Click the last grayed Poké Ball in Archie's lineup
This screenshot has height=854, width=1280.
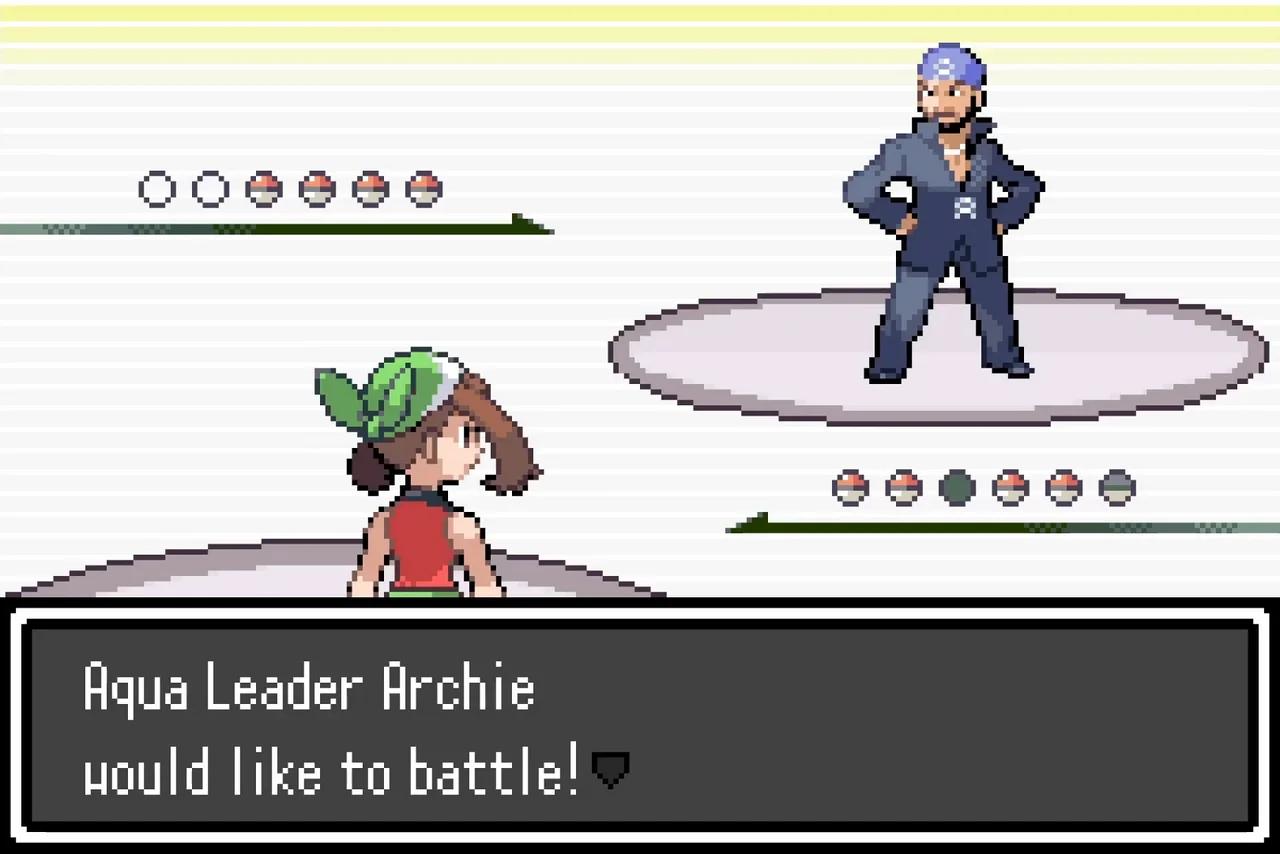tap(1116, 487)
